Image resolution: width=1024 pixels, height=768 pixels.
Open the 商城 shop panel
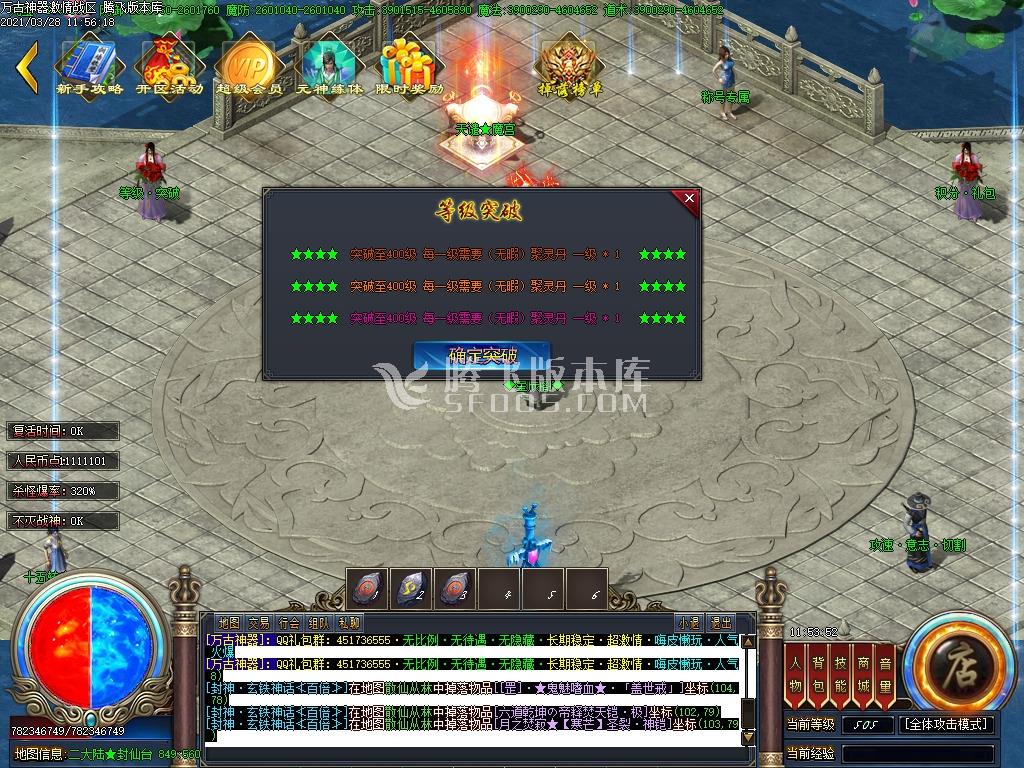click(862, 674)
